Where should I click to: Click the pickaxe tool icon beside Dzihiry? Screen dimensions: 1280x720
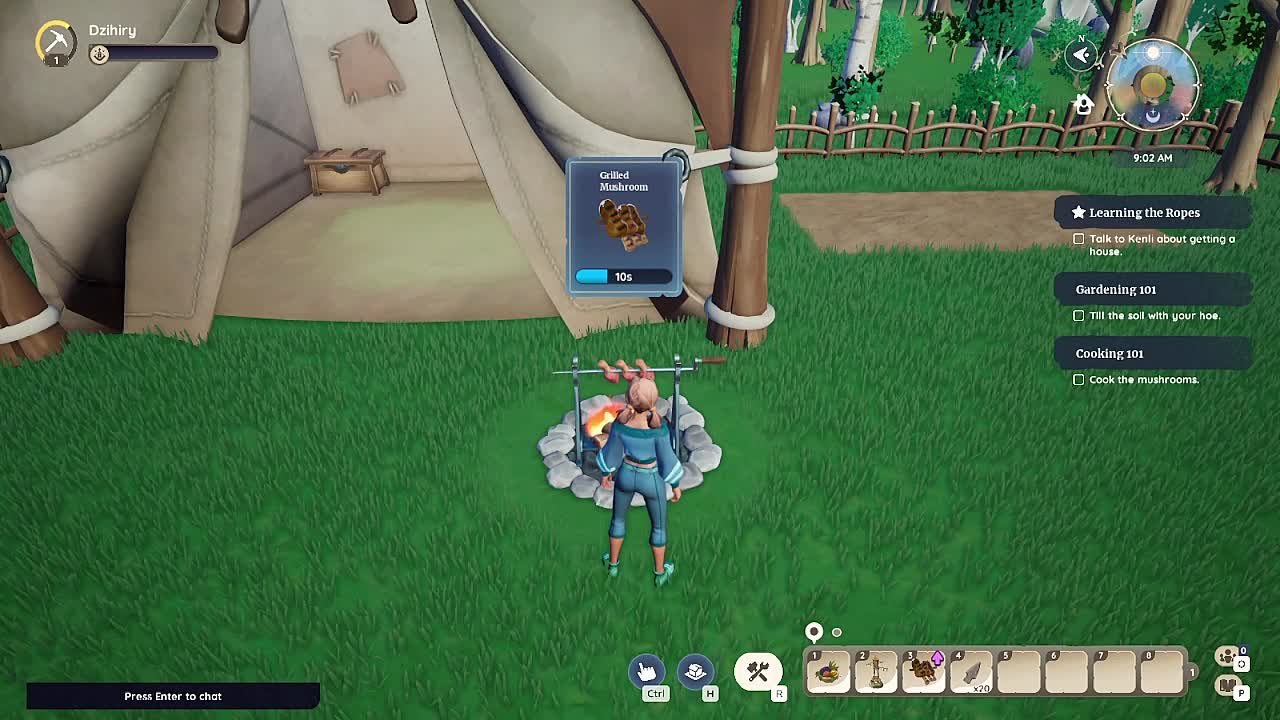point(56,42)
